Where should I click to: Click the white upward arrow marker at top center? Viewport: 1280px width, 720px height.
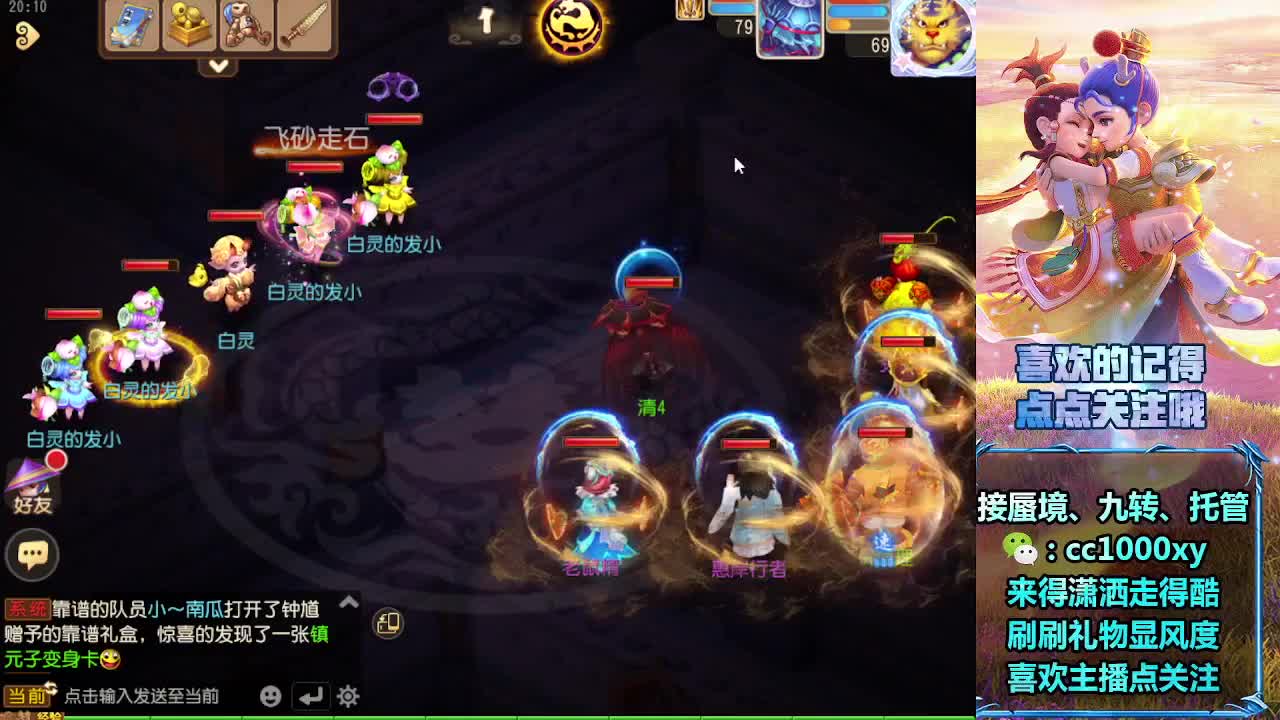click(x=486, y=20)
